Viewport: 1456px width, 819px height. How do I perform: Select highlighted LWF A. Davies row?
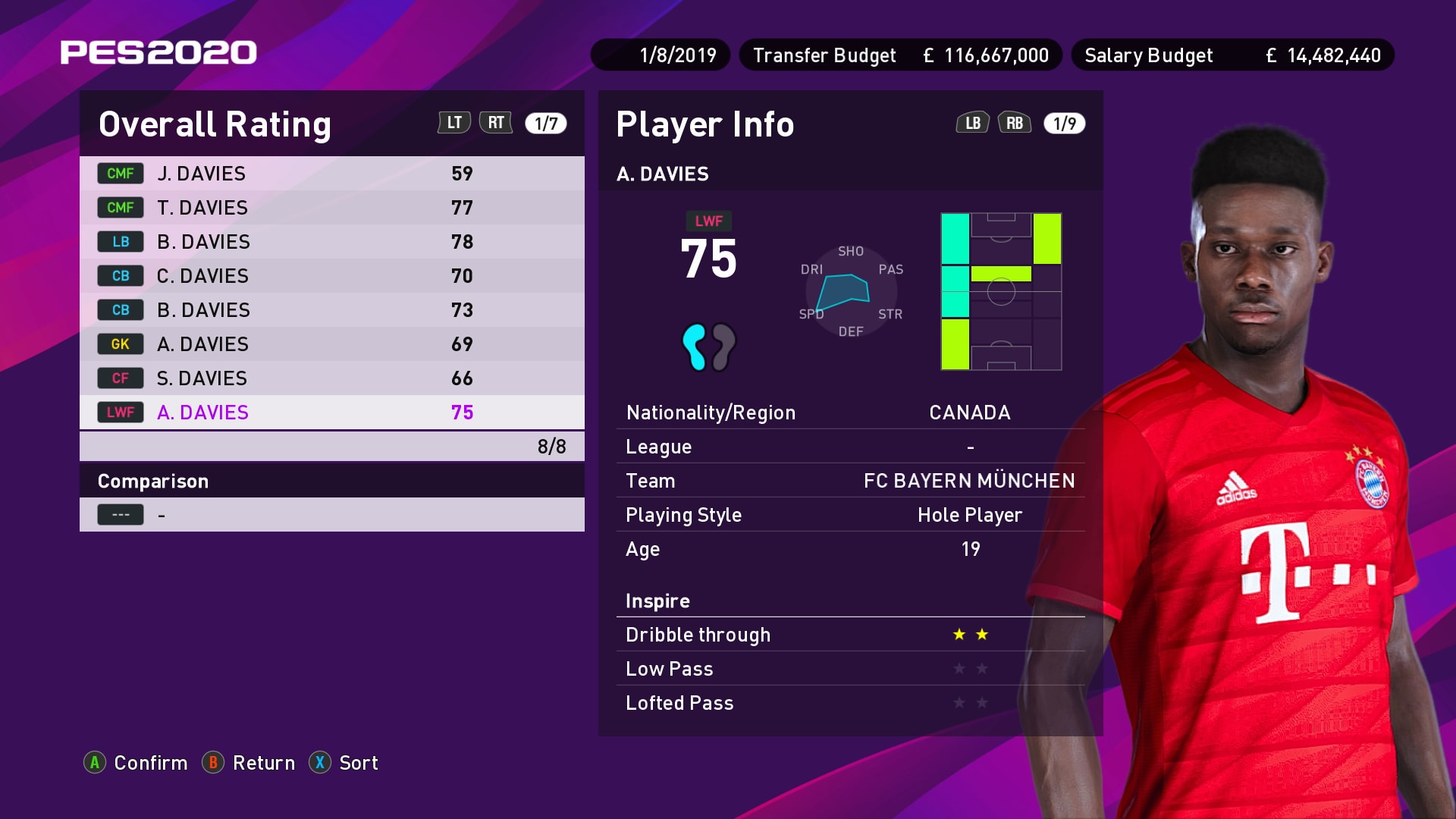pos(331,413)
